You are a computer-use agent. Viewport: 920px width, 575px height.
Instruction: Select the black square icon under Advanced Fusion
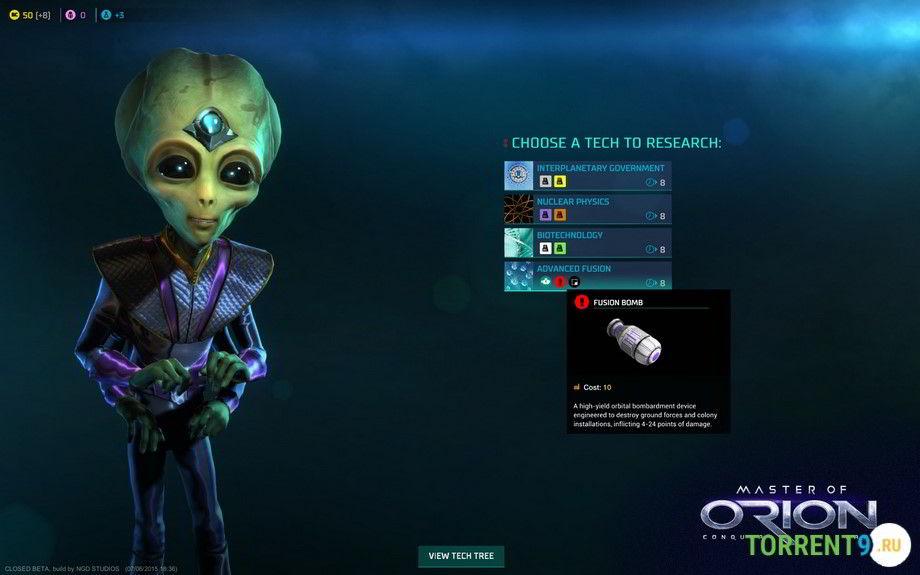[x=574, y=282]
